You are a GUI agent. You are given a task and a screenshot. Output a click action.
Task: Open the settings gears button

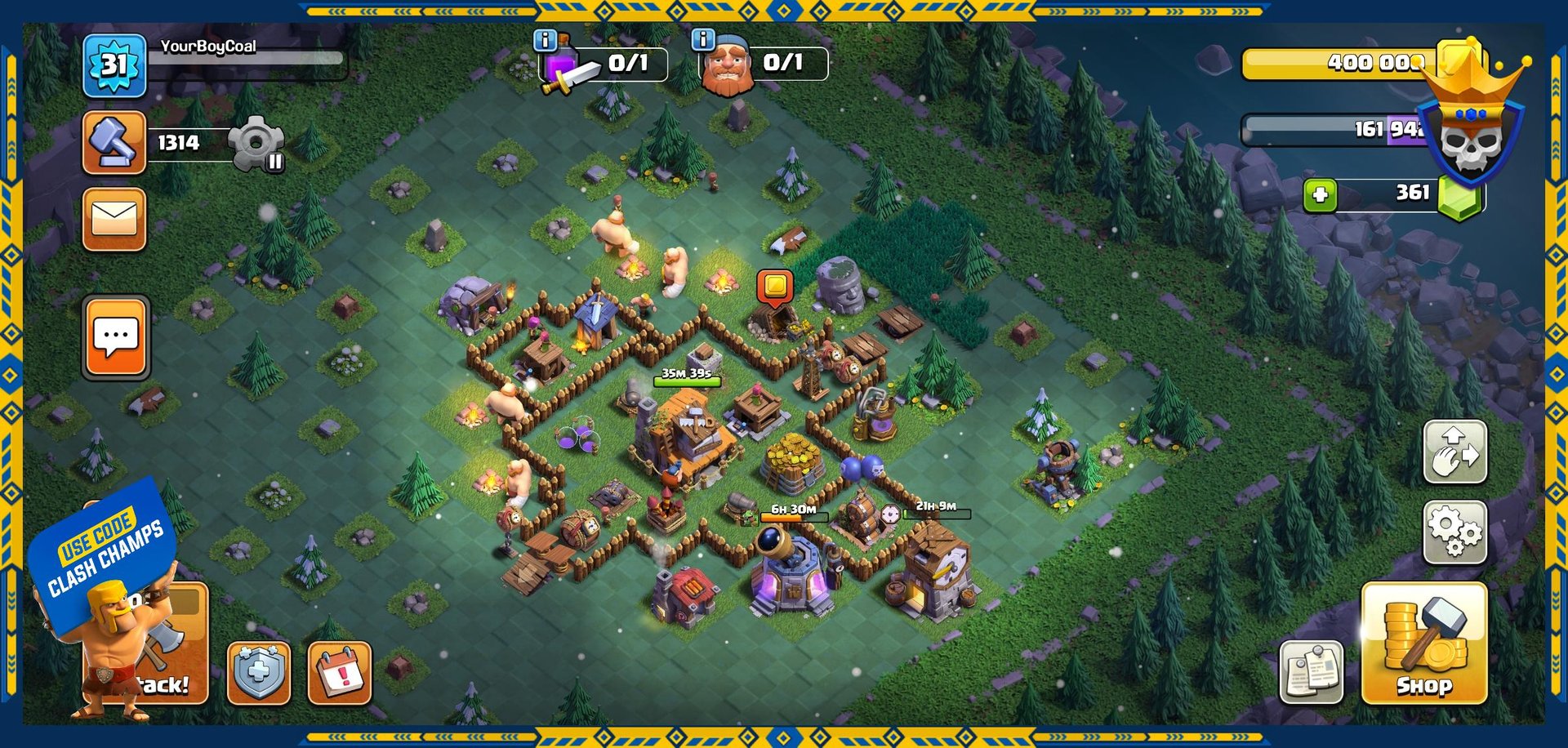[x=1455, y=532]
